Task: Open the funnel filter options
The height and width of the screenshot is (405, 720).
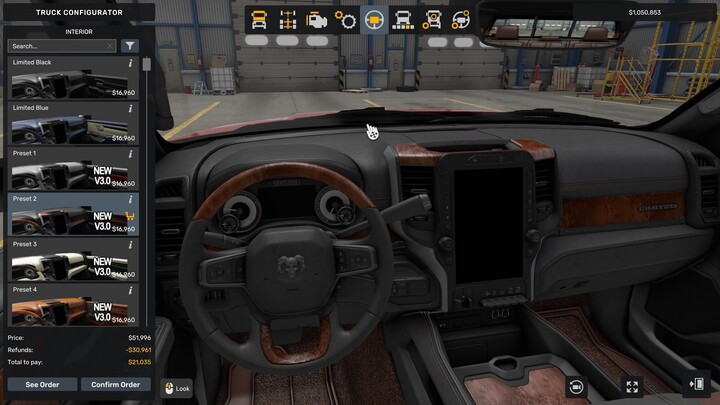Action: pos(130,46)
